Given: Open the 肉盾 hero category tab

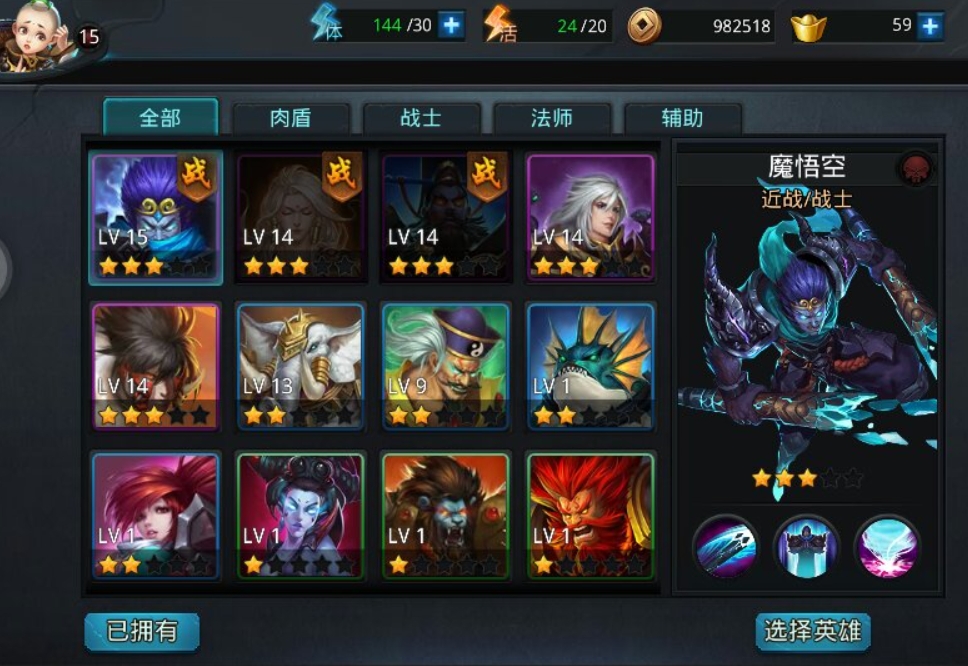Looking at the screenshot, I should pyautogui.click(x=291, y=119).
